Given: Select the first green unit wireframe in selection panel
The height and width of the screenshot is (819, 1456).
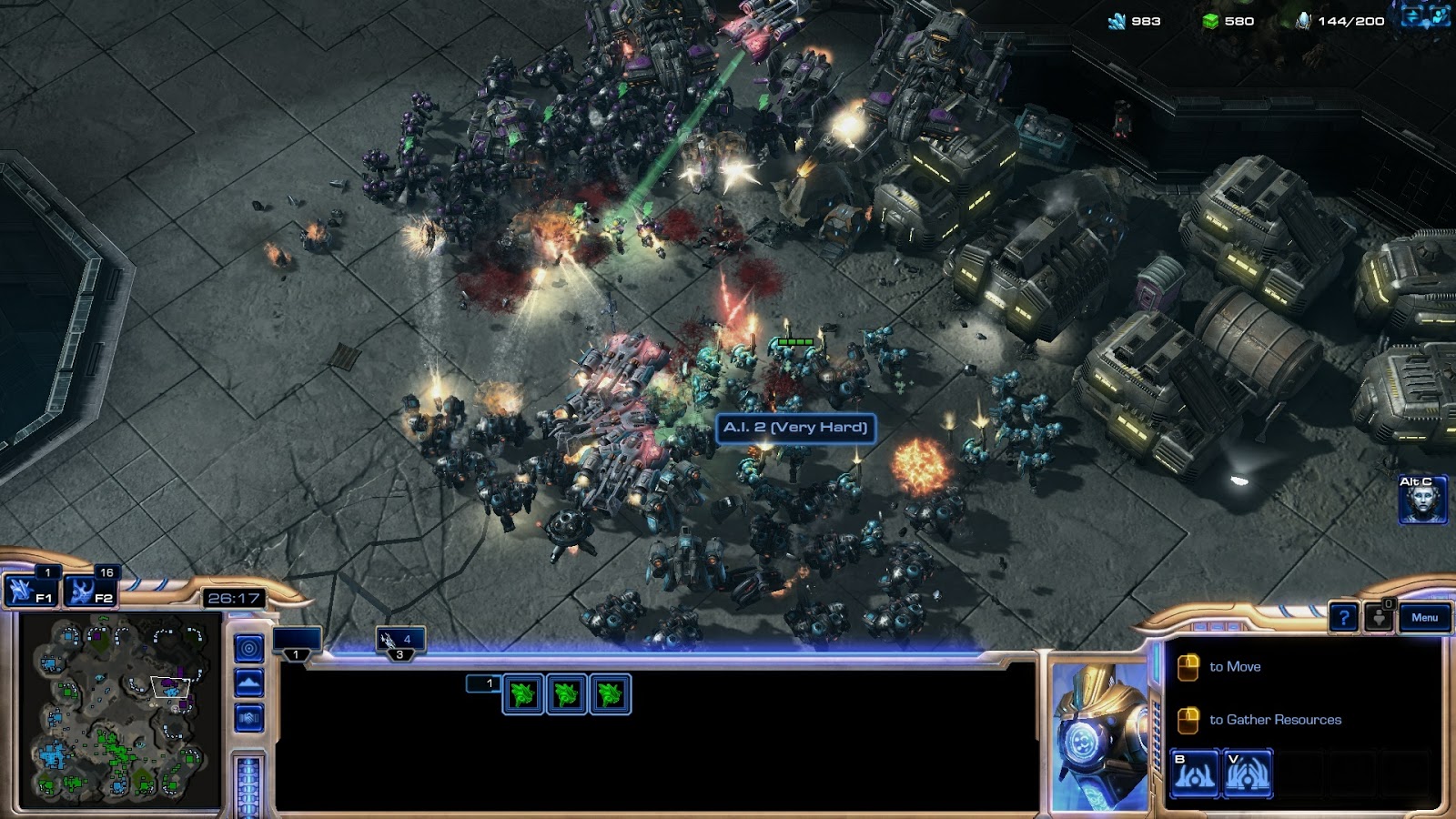Looking at the screenshot, I should click(521, 695).
